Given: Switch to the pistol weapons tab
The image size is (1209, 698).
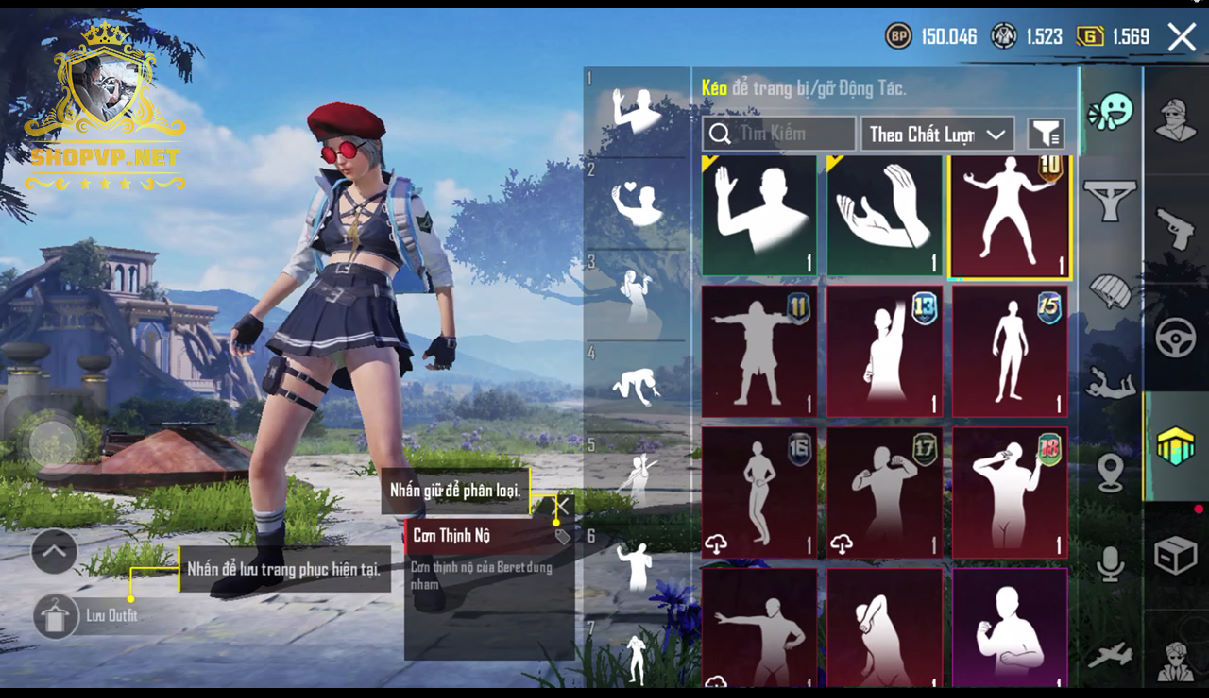Looking at the screenshot, I should coord(1176,229).
